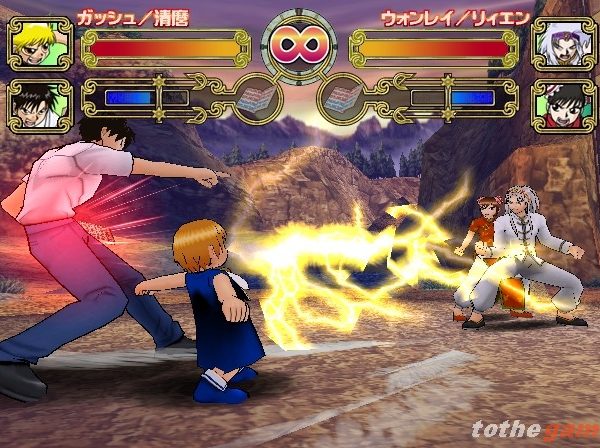Select Li-en's portrait in the red frame
Screen dimensions: 600x448
point(560,104)
